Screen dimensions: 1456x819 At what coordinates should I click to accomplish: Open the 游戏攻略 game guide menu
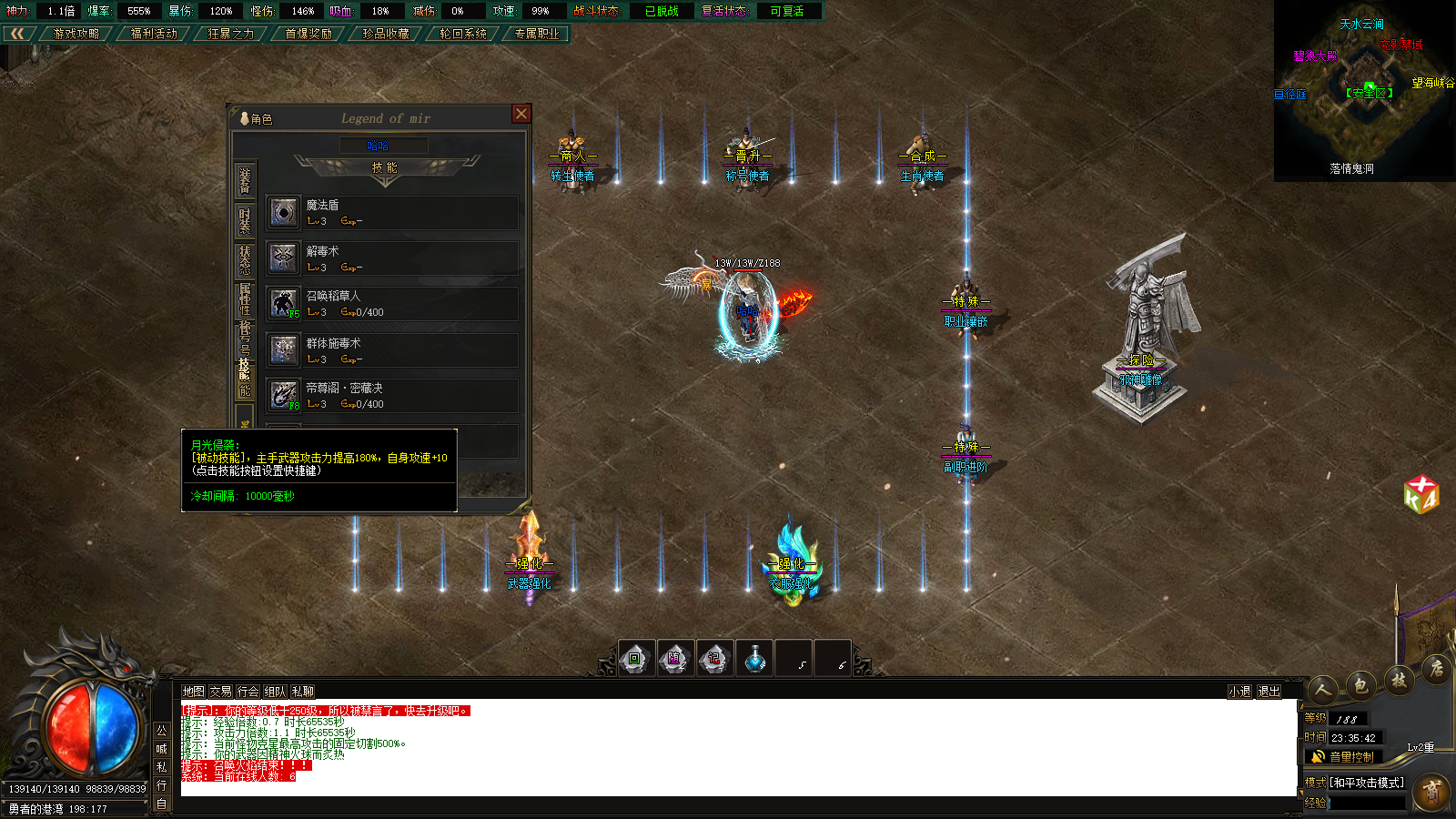[x=76, y=34]
